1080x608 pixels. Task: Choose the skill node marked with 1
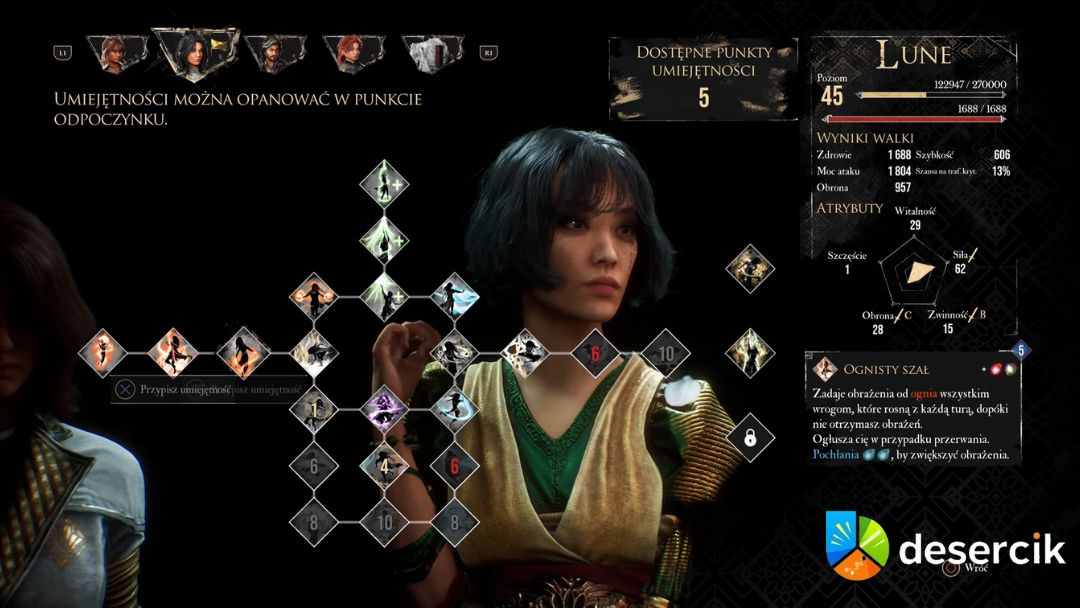(314, 409)
